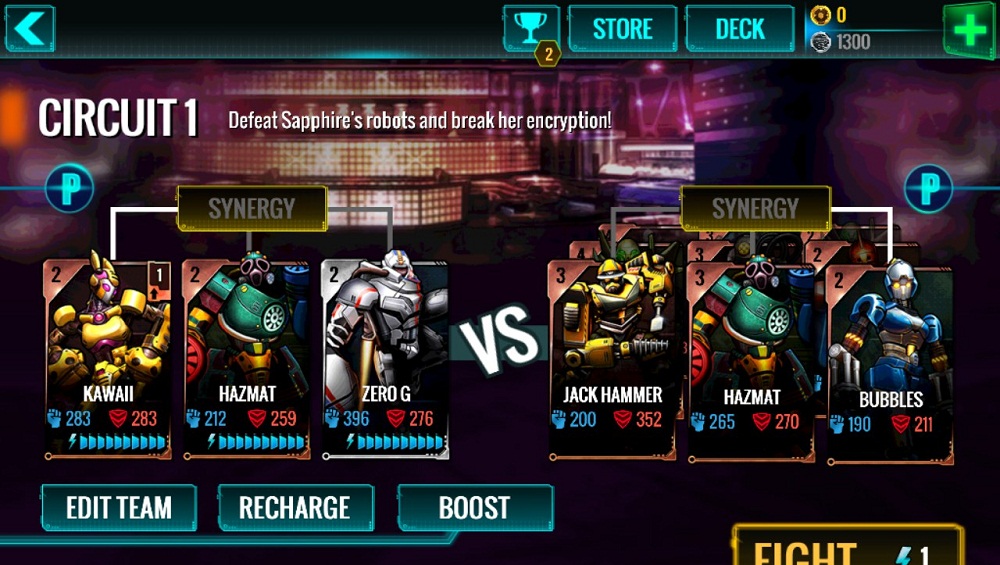Viewport: 1000px width, 565px height.
Task: Activate the Boost button
Action: (475, 508)
